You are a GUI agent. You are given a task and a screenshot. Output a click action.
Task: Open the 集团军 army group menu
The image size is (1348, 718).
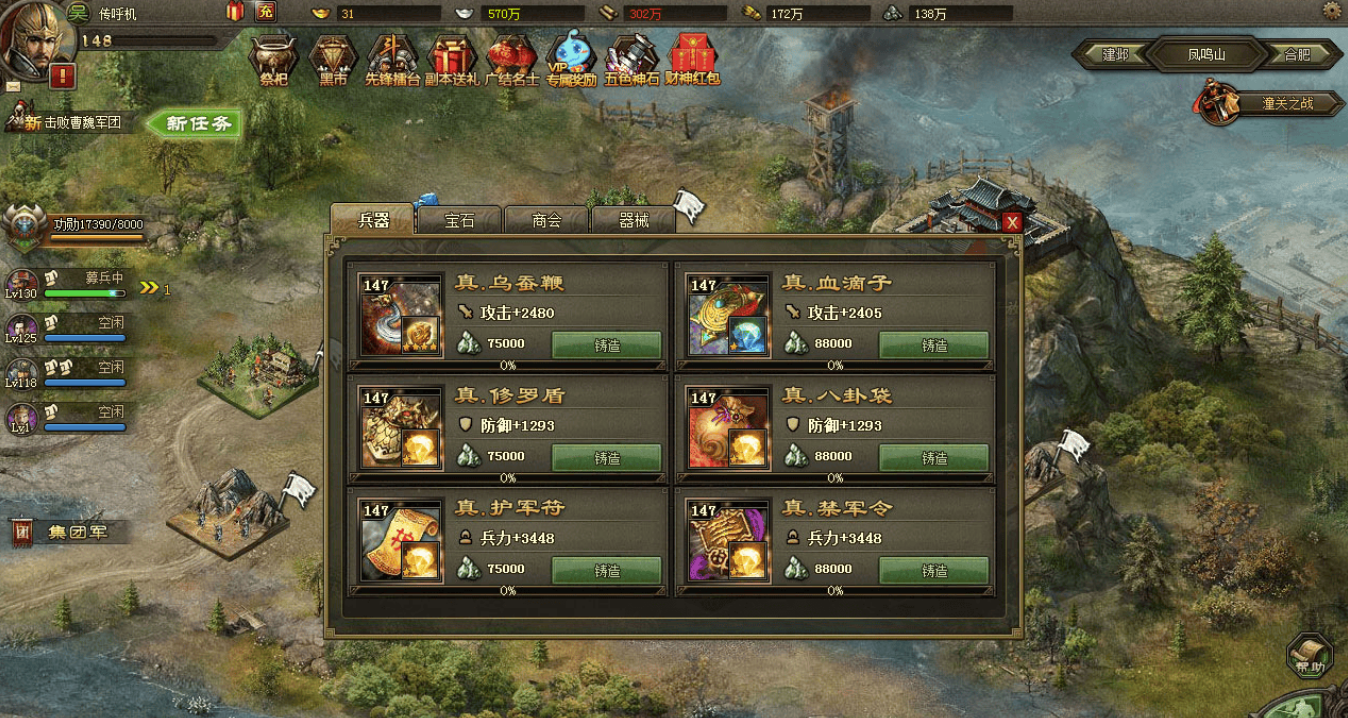tap(72, 532)
